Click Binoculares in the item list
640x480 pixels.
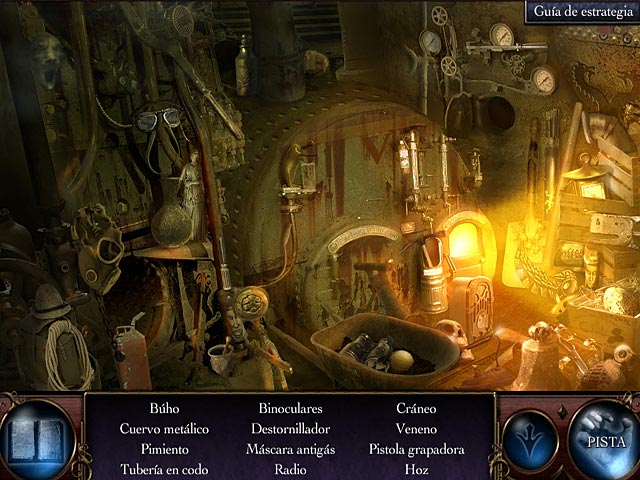click(290, 409)
